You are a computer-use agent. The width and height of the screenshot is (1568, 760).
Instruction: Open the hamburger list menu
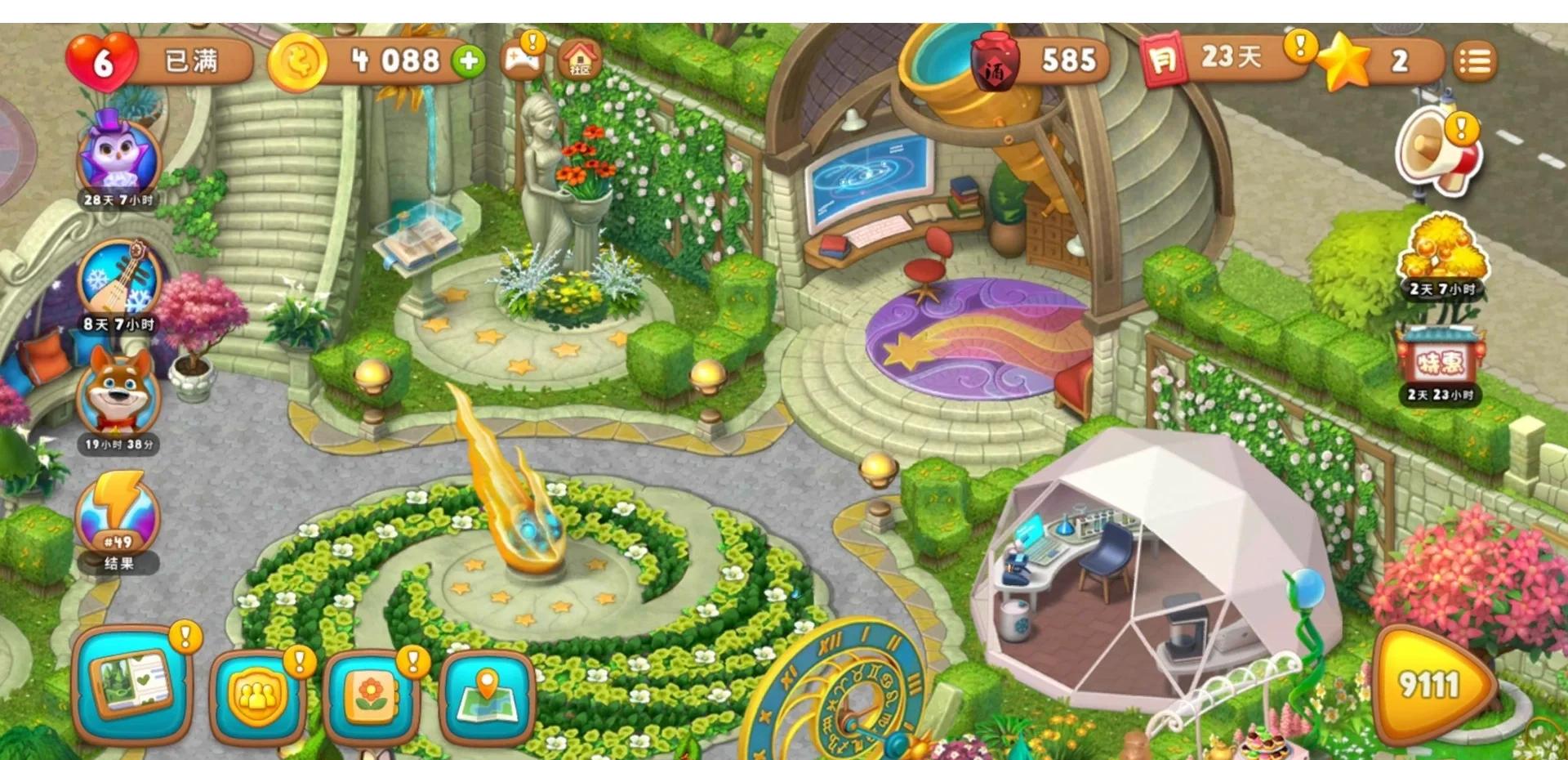tap(1474, 61)
